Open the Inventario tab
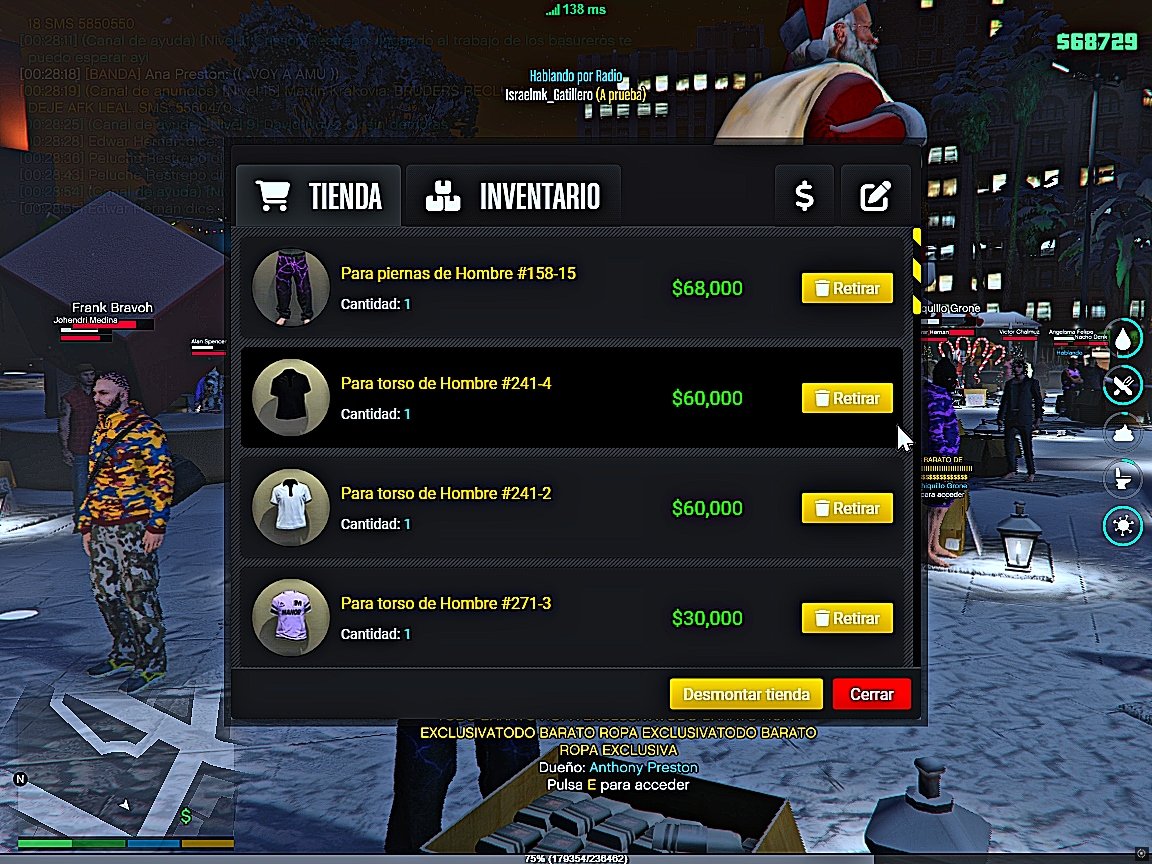The width and height of the screenshot is (1152, 864). click(x=513, y=196)
